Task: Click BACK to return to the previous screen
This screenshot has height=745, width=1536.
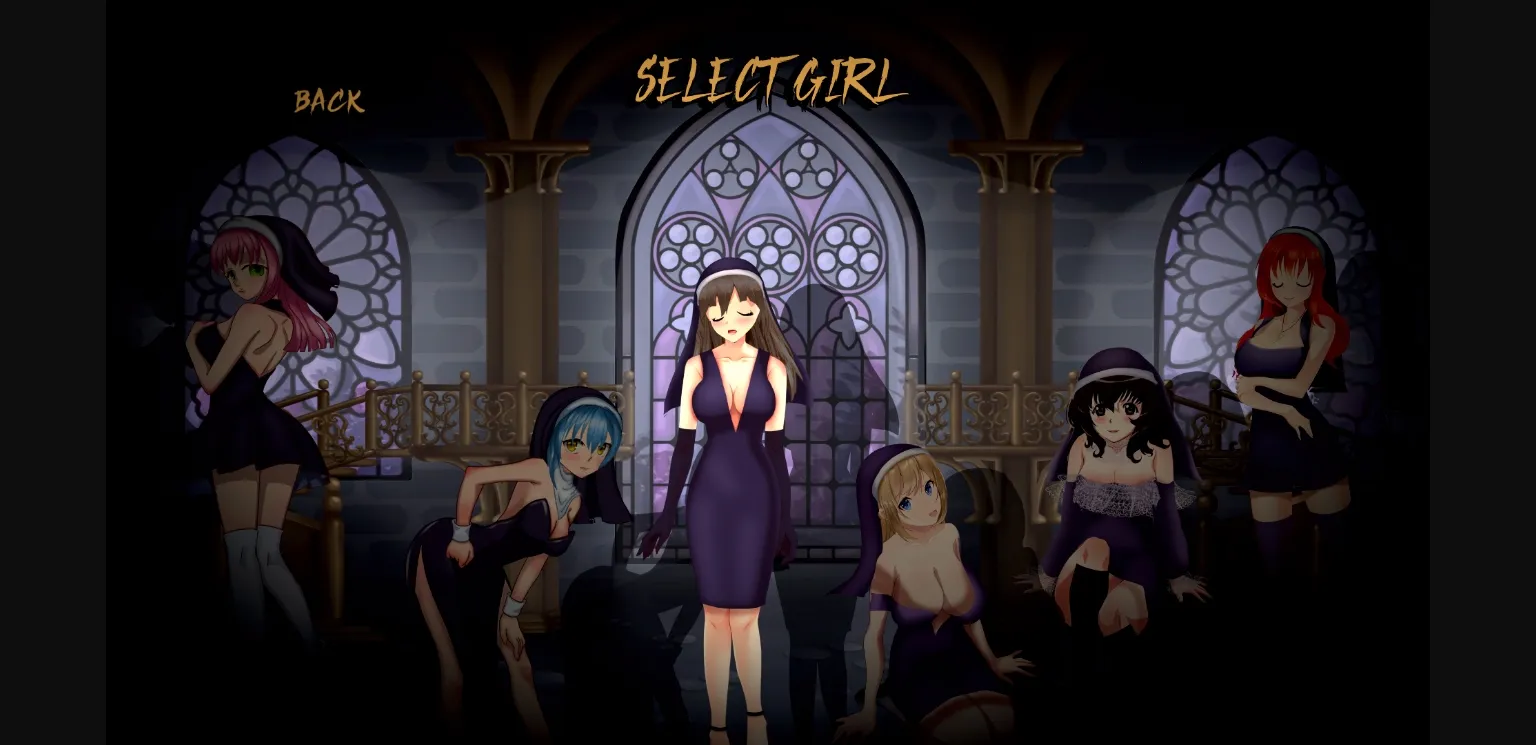Action: 328,99
